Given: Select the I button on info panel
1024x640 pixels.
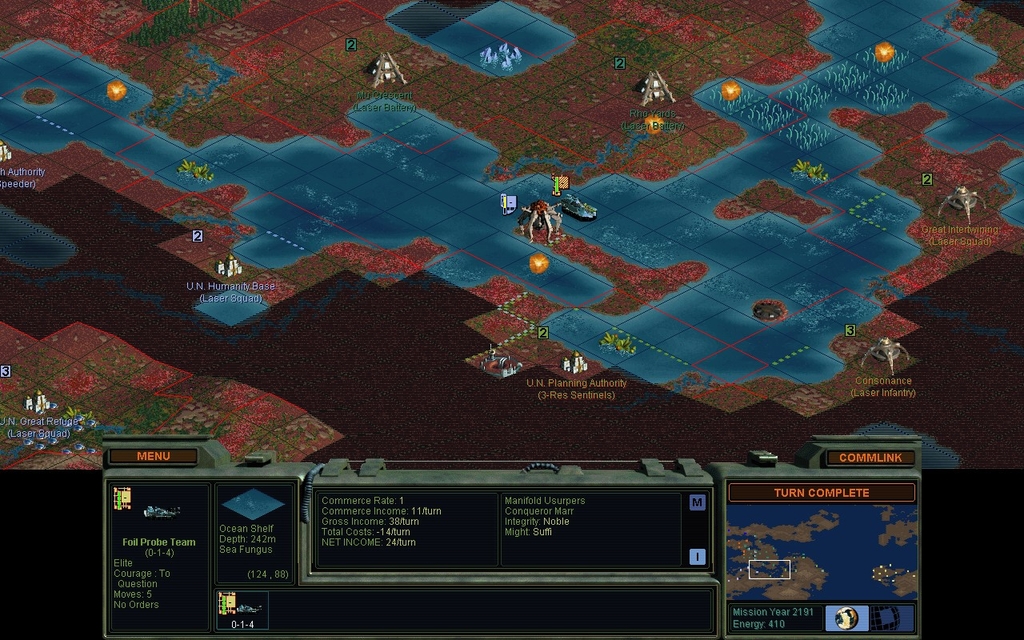Looking at the screenshot, I should pyautogui.click(x=697, y=556).
